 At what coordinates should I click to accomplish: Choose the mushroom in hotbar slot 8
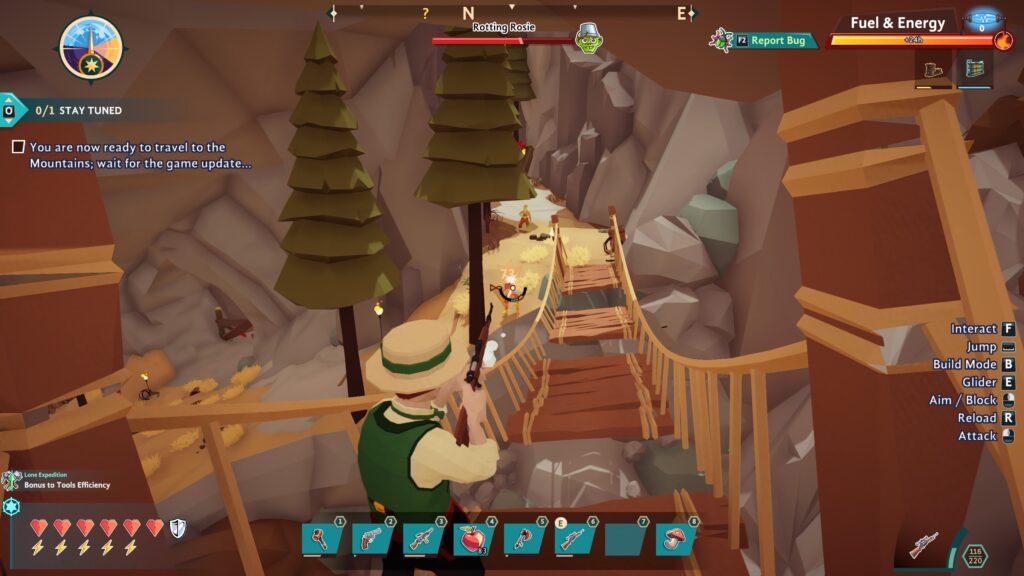676,539
